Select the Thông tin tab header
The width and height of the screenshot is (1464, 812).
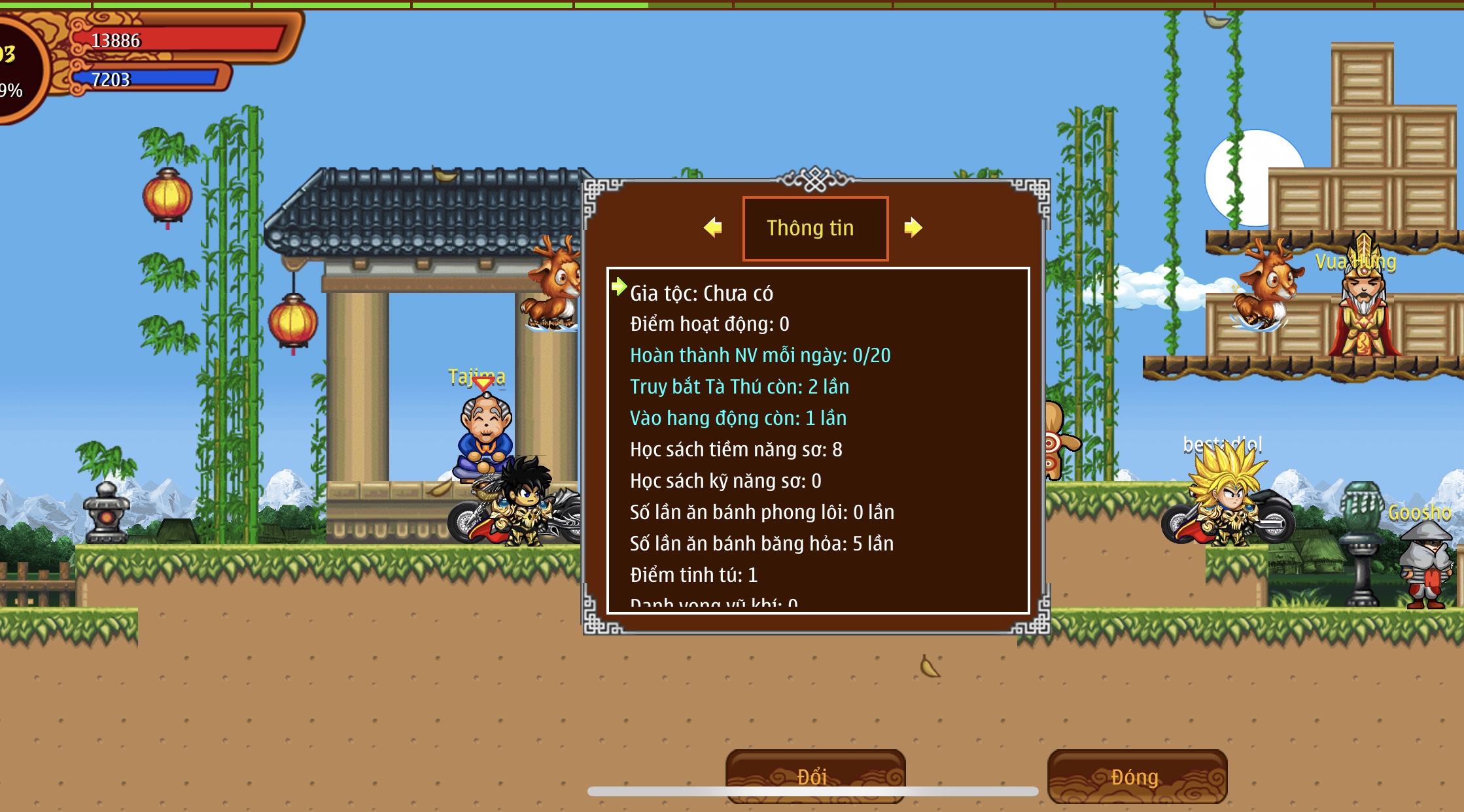click(x=815, y=228)
